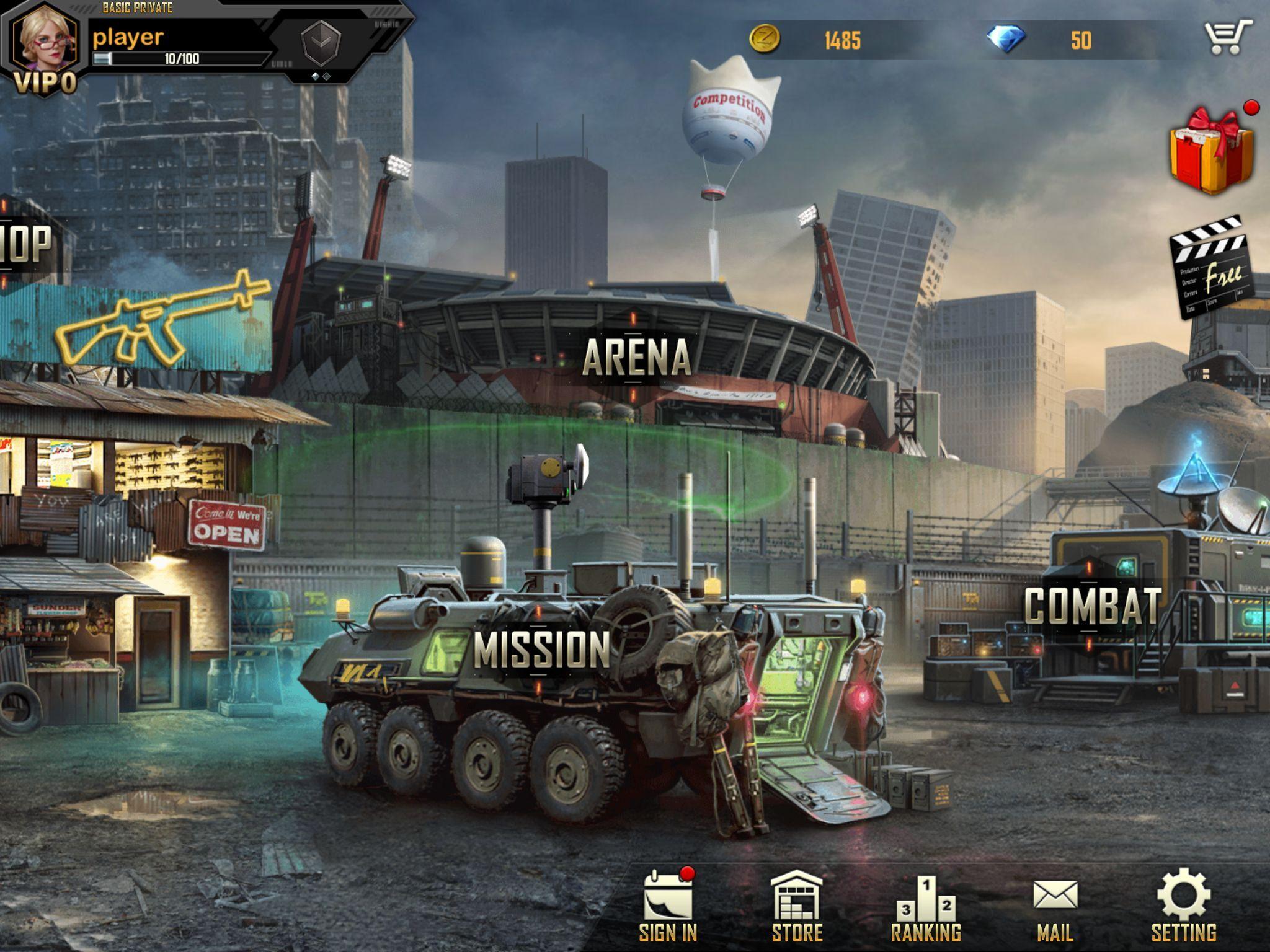The height and width of the screenshot is (952, 1270).
Task: Tap the Competition hot air balloon
Action: (729, 115)
